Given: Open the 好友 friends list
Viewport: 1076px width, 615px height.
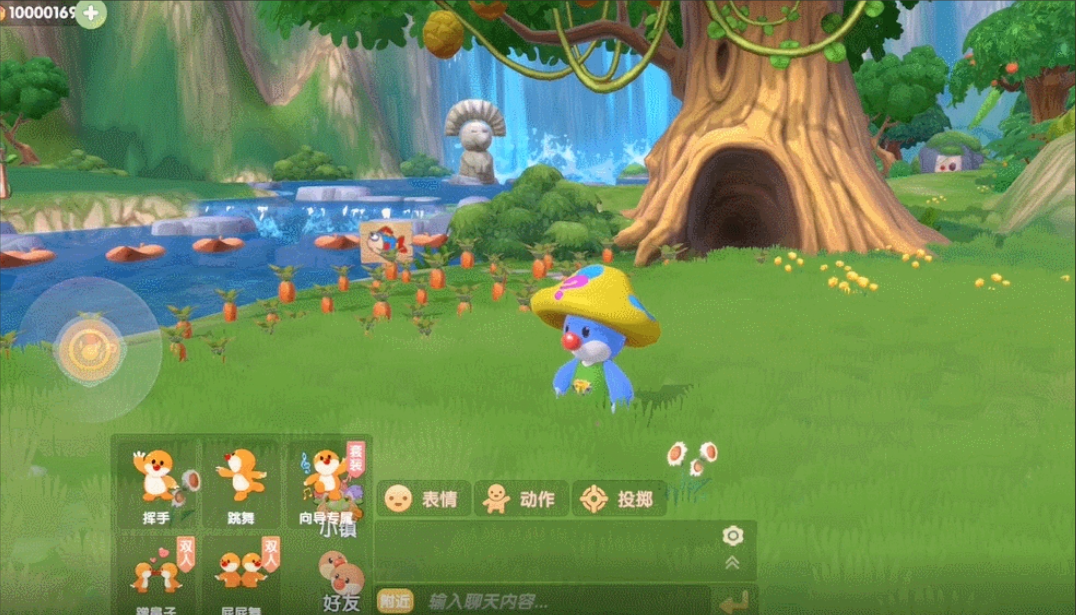Looking at the screenshot, I should click(x=341, y=585).
